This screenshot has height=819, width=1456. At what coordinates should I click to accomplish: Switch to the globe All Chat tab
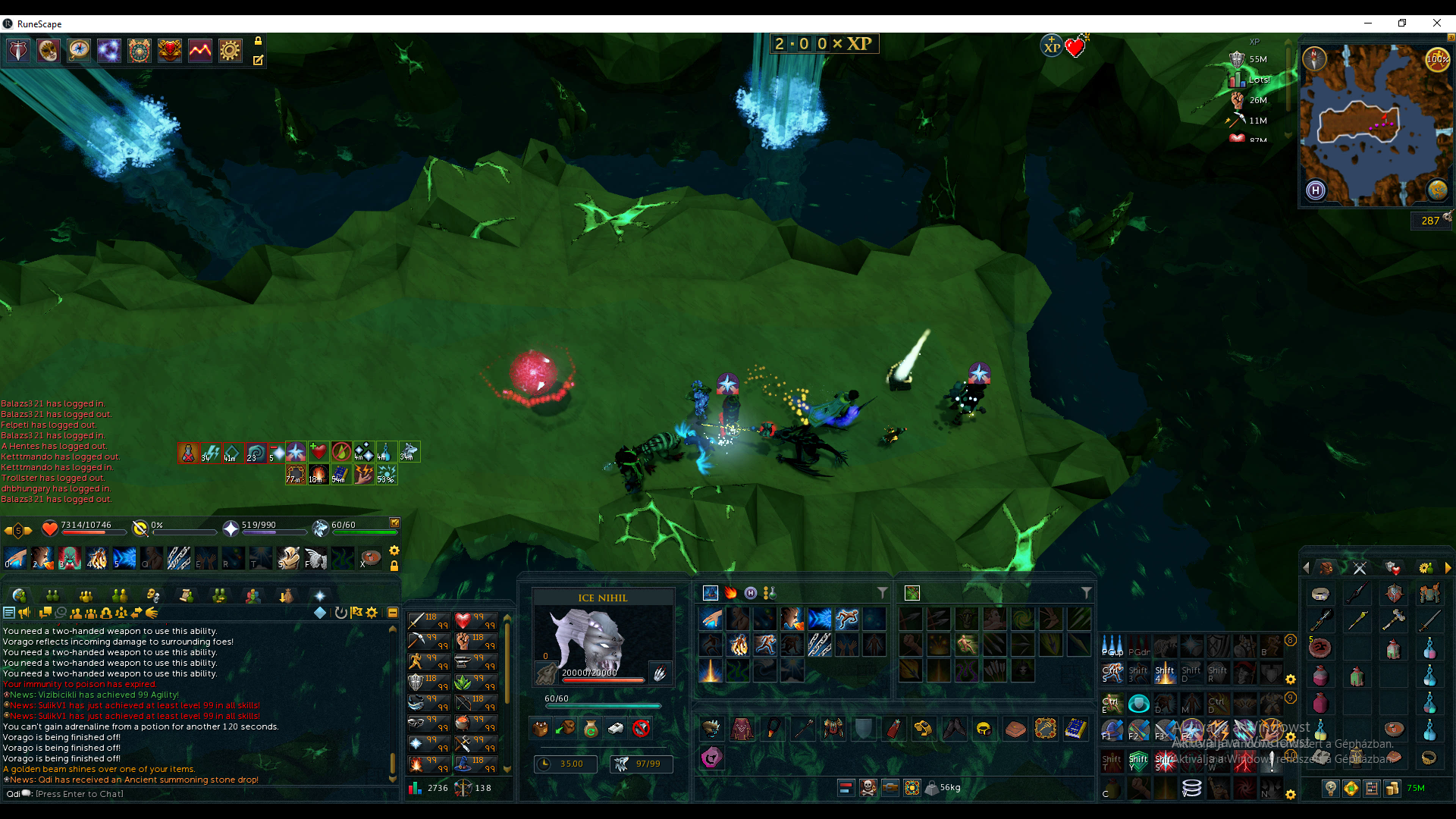tap(19, 595)
